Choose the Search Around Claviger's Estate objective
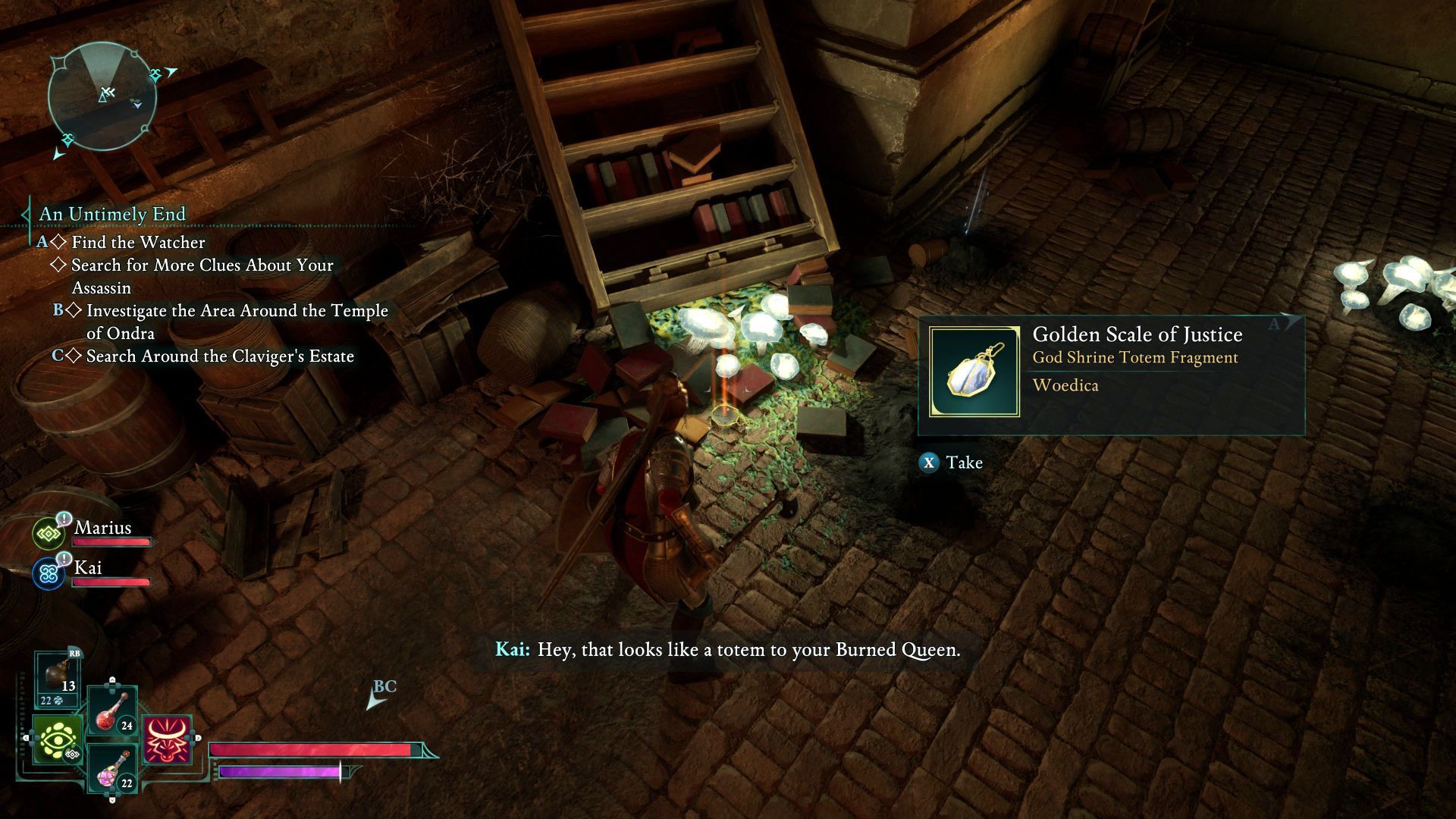The width and height of the screenshot is (1456, 819). pos(220,356)
